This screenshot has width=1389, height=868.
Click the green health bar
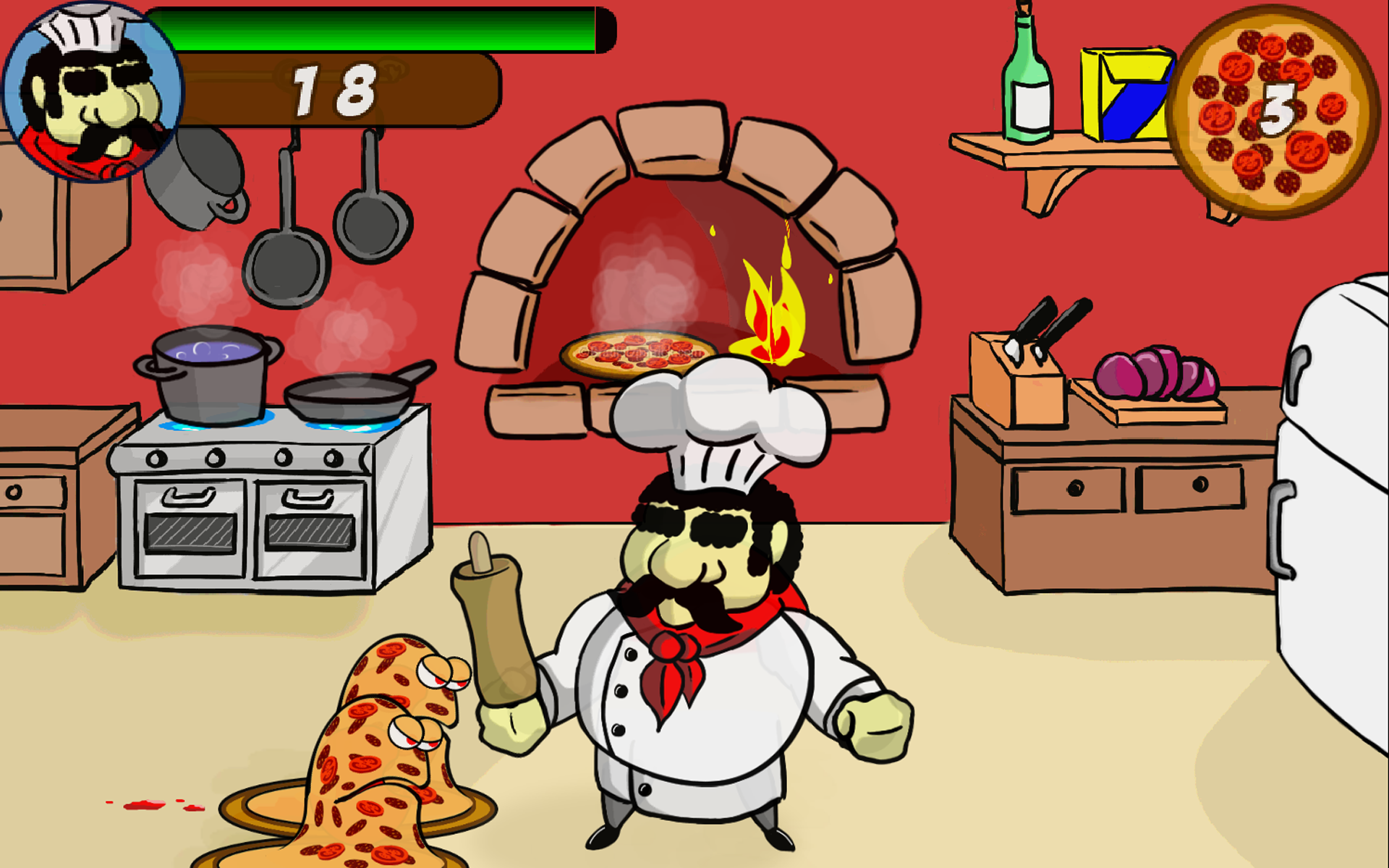(x=383, y=30)
